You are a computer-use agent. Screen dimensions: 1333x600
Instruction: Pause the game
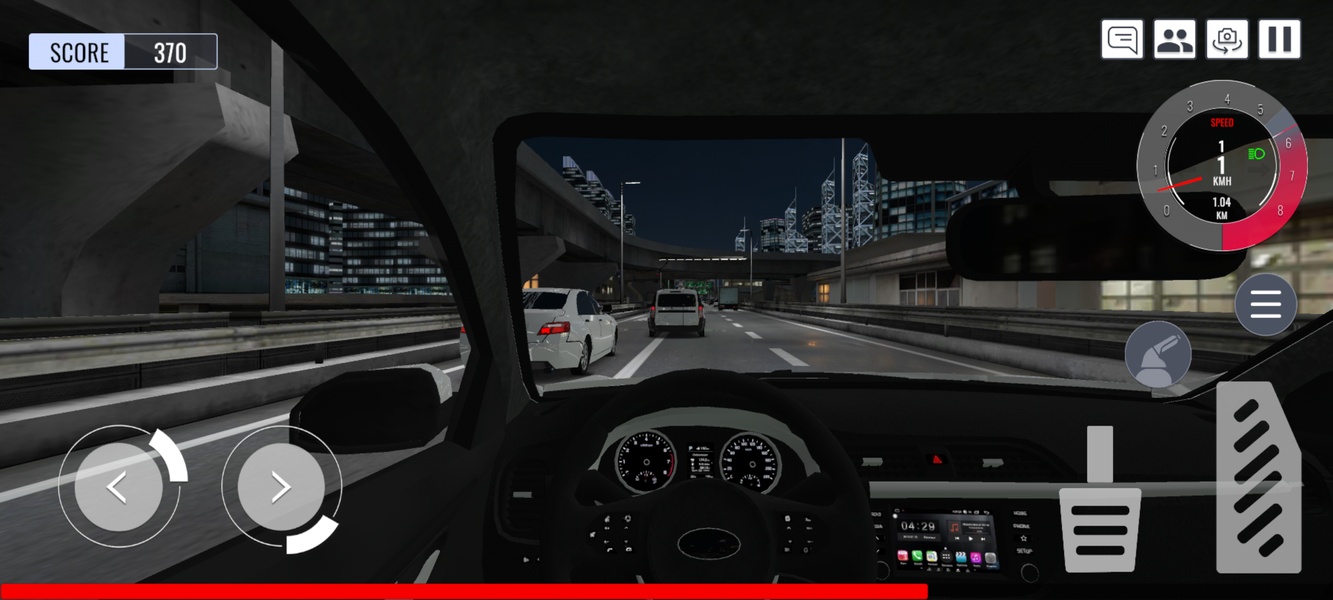tap(1279, 40)
